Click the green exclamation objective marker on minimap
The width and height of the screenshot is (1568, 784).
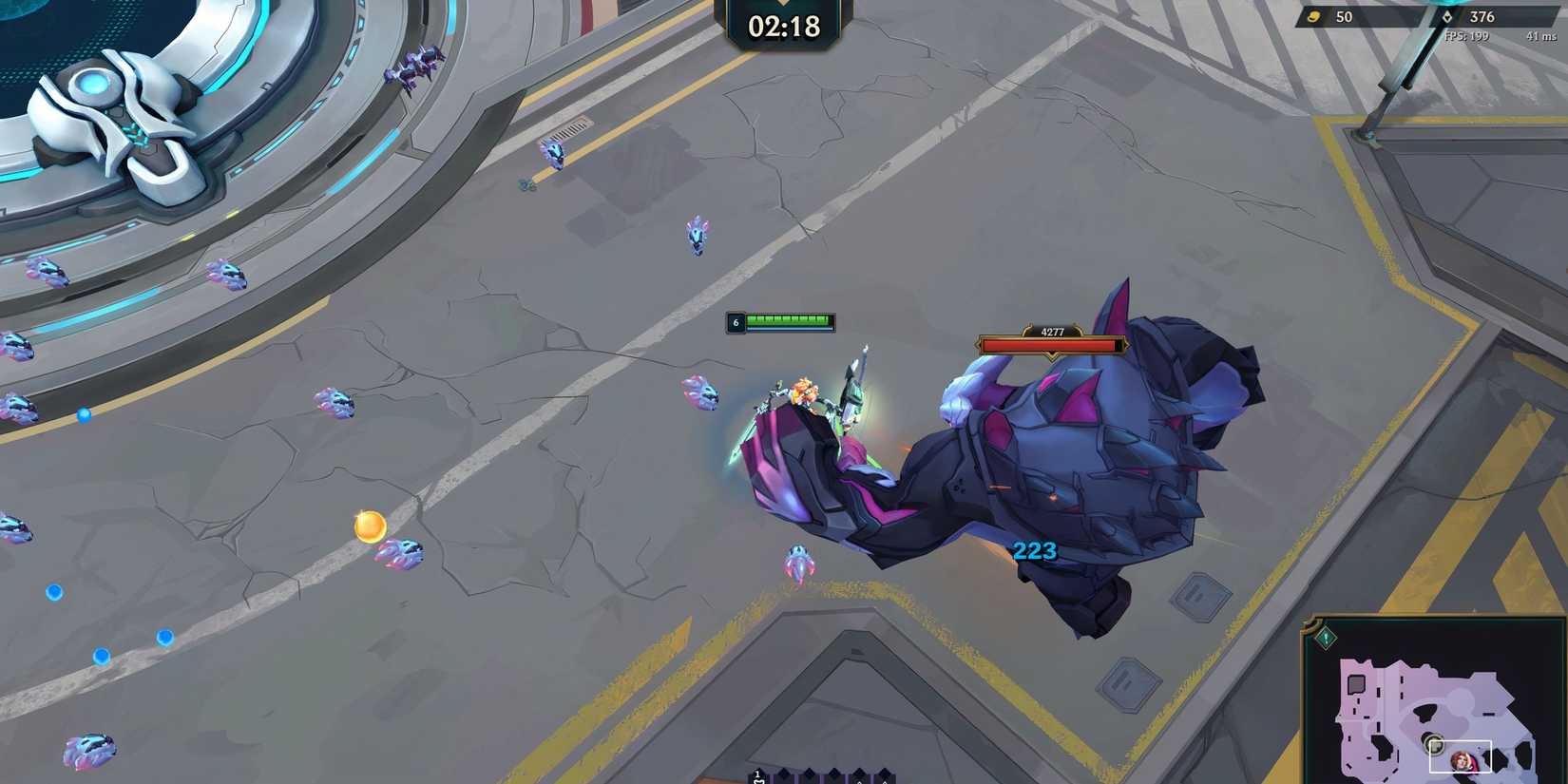tap(1325, 635)
